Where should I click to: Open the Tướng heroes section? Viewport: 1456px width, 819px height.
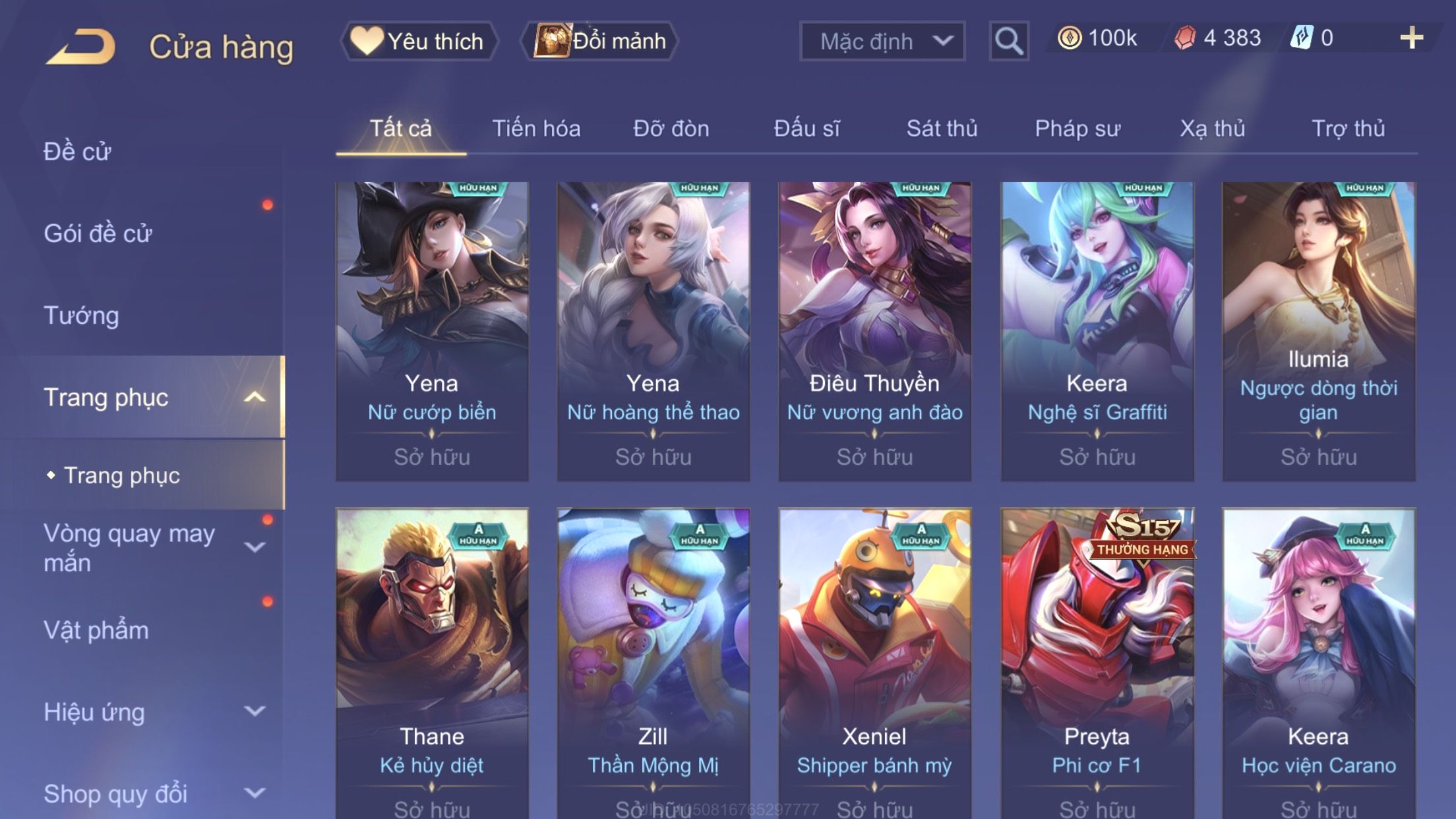pos(82,315)
